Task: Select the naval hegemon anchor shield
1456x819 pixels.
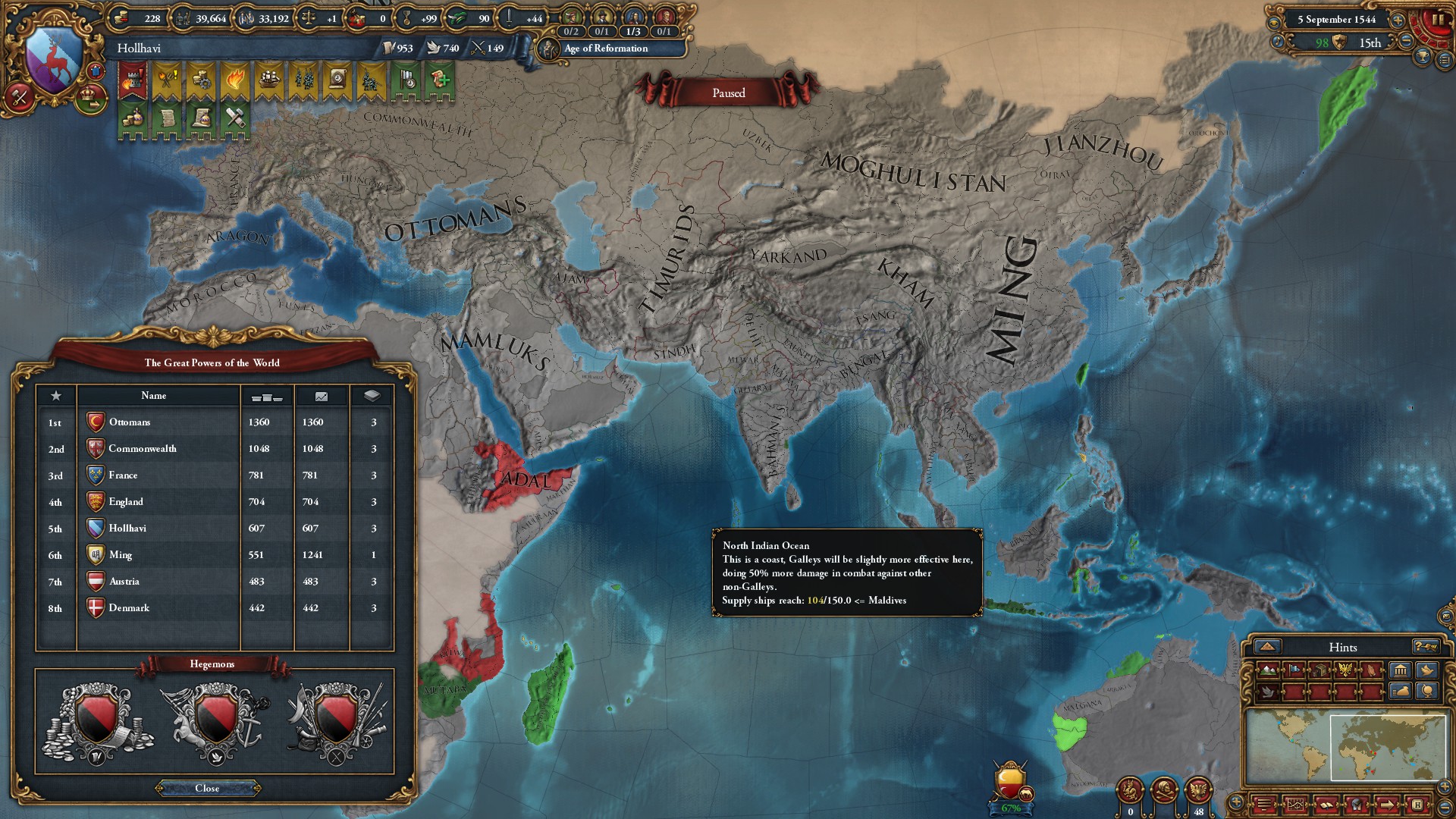Action: tap(215, 720)
